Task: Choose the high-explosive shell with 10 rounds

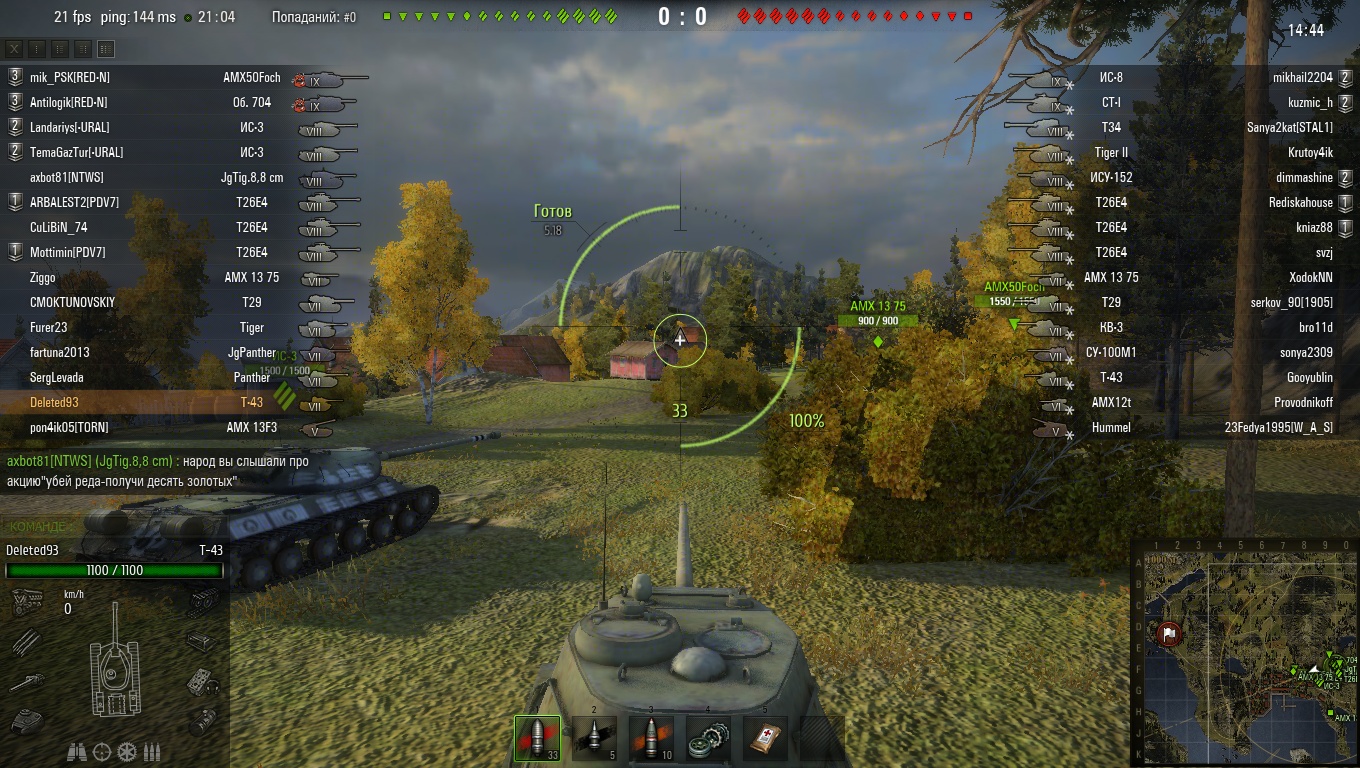Action: (x=651, y=738)
